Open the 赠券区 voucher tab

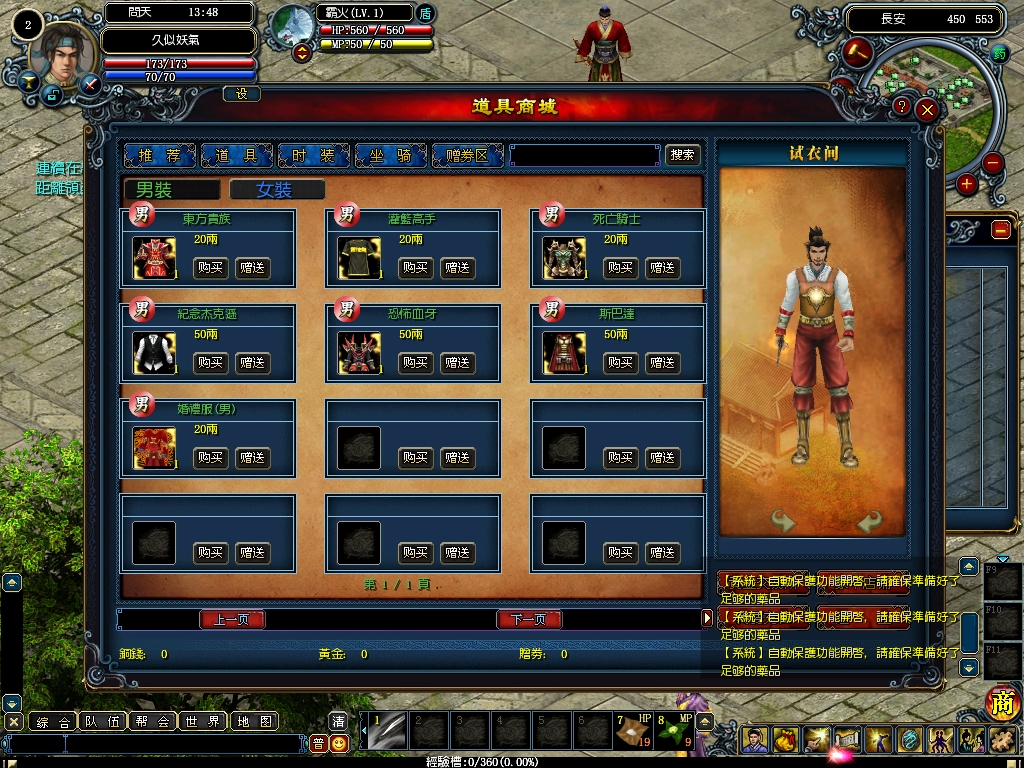468,155
